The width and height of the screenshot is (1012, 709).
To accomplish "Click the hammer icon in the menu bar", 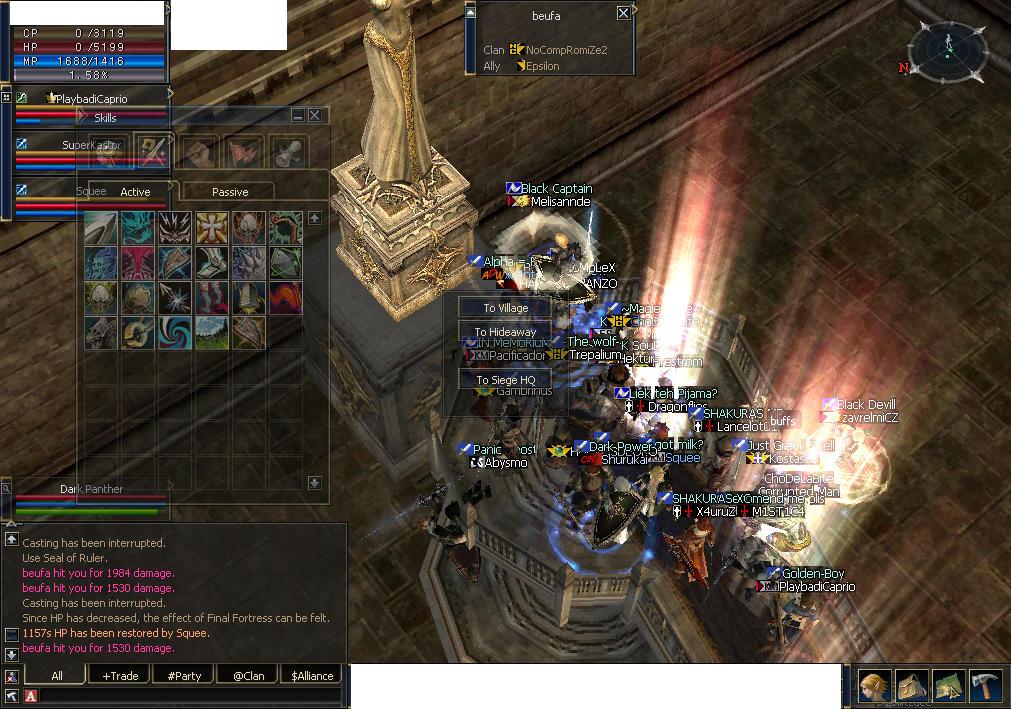I will point(985,686).
